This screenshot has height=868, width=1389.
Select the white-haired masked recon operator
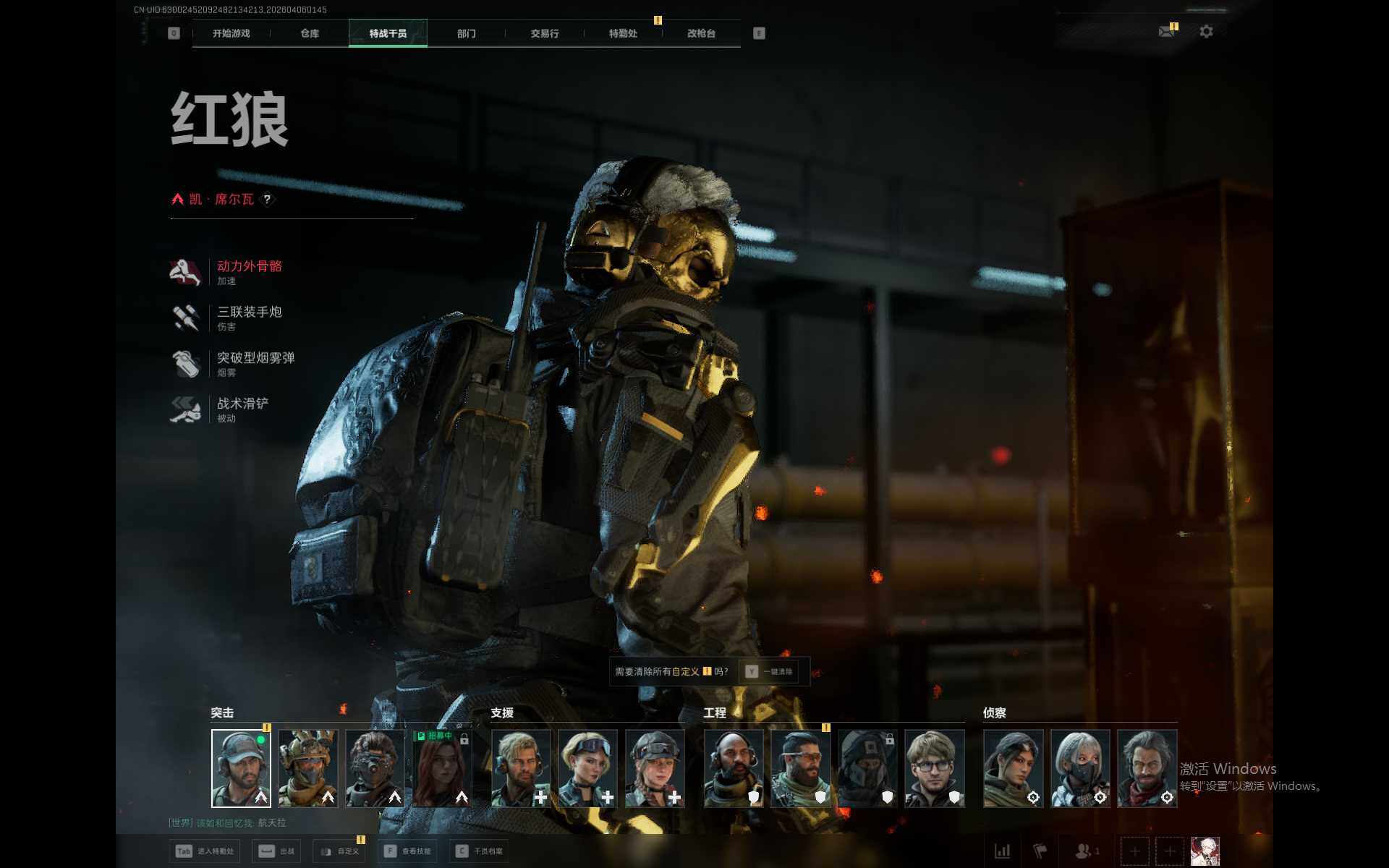pos(1079,768)
